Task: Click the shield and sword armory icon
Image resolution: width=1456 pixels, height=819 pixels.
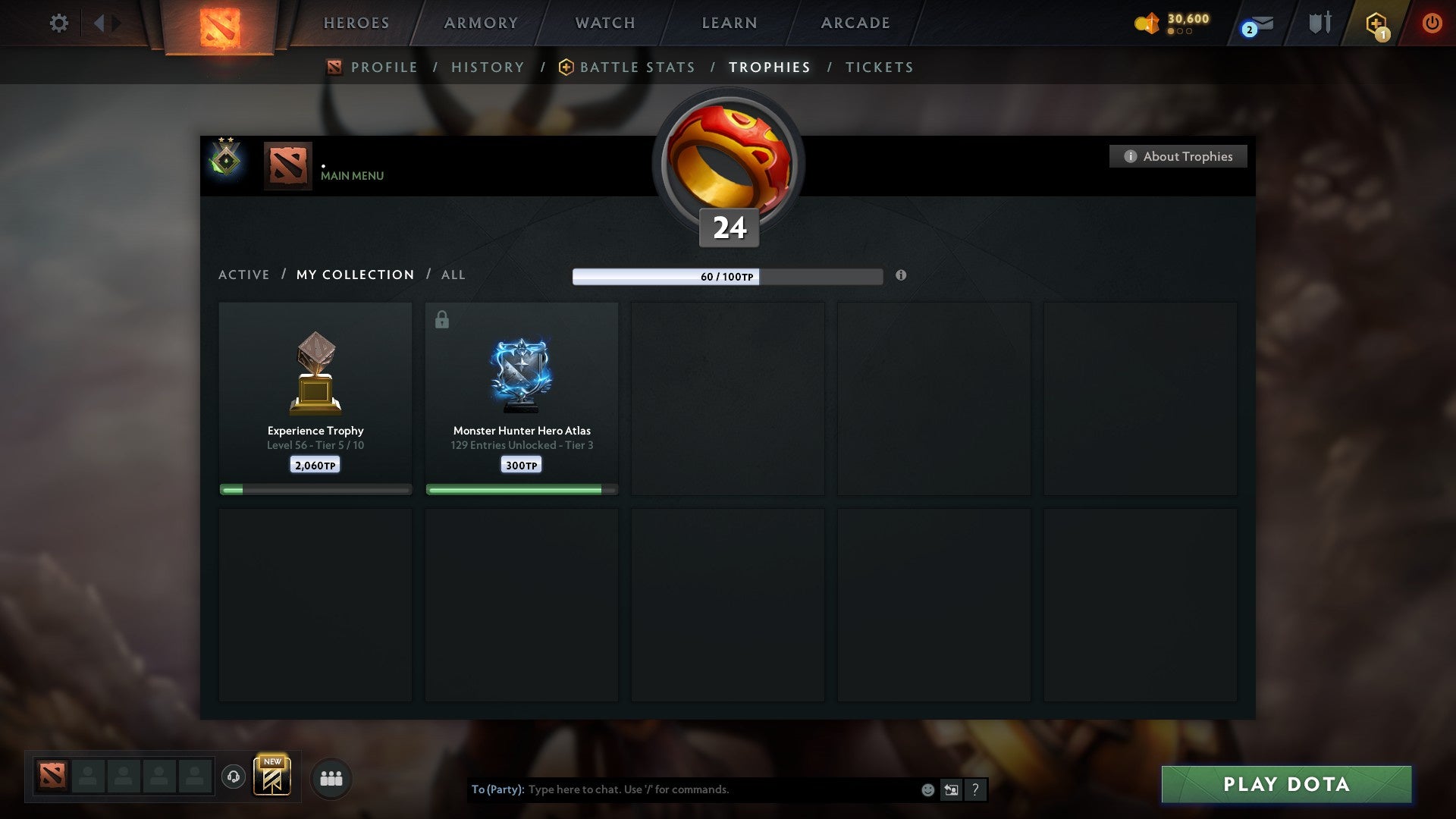Action: tap(1319, 23)
